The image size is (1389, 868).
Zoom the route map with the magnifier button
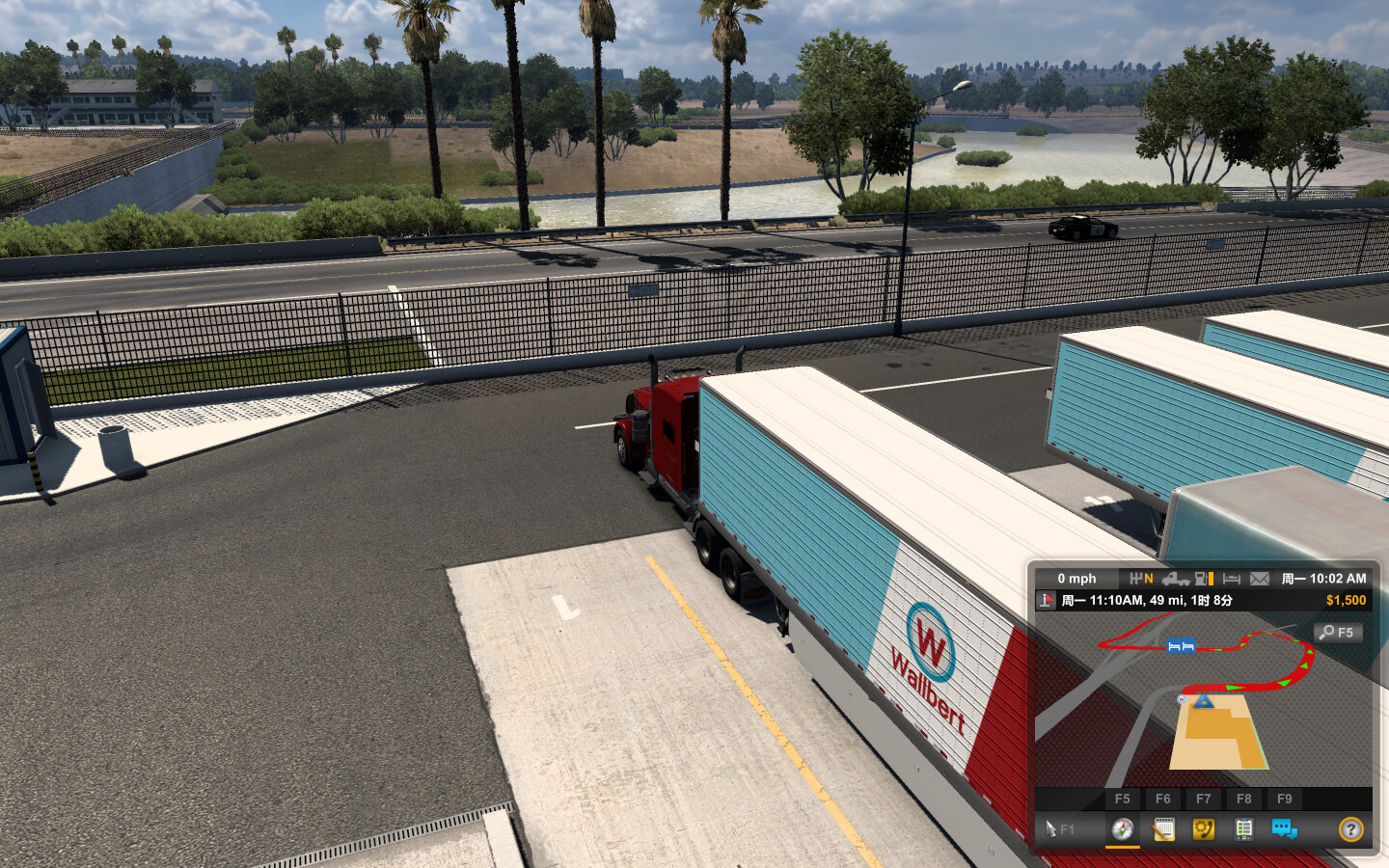click(x=1337, y=633)
